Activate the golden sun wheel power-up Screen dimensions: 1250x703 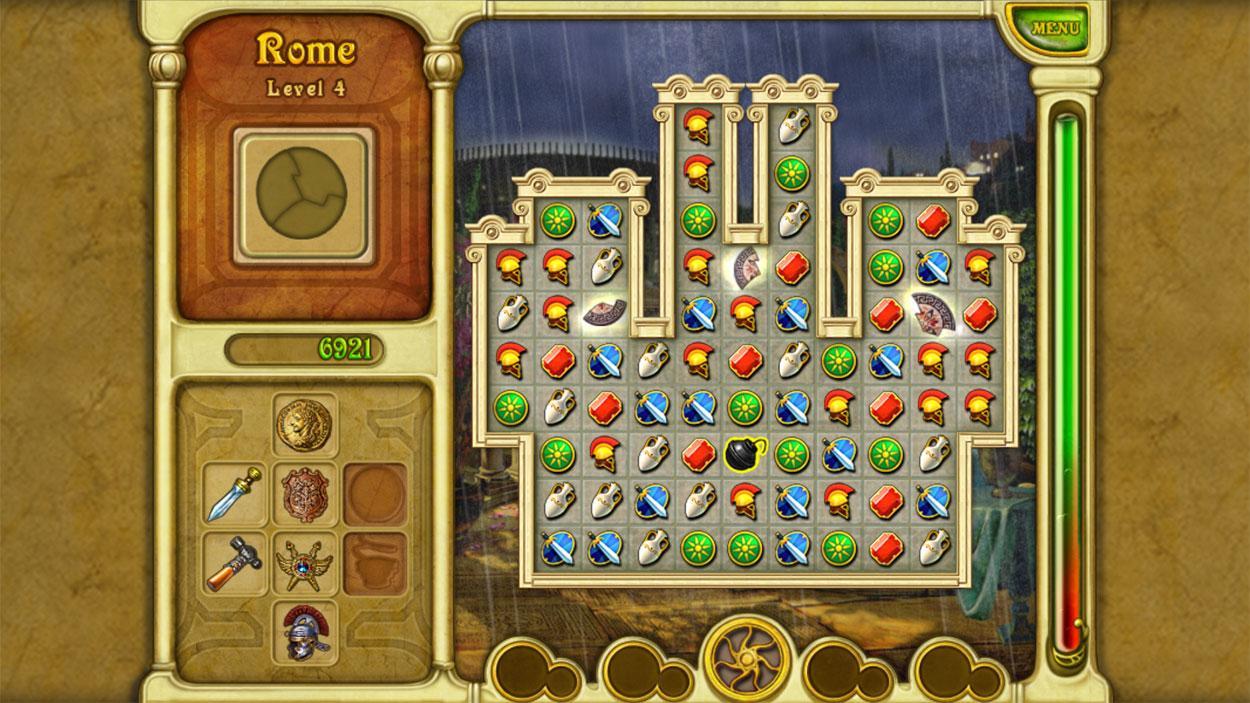747,661
